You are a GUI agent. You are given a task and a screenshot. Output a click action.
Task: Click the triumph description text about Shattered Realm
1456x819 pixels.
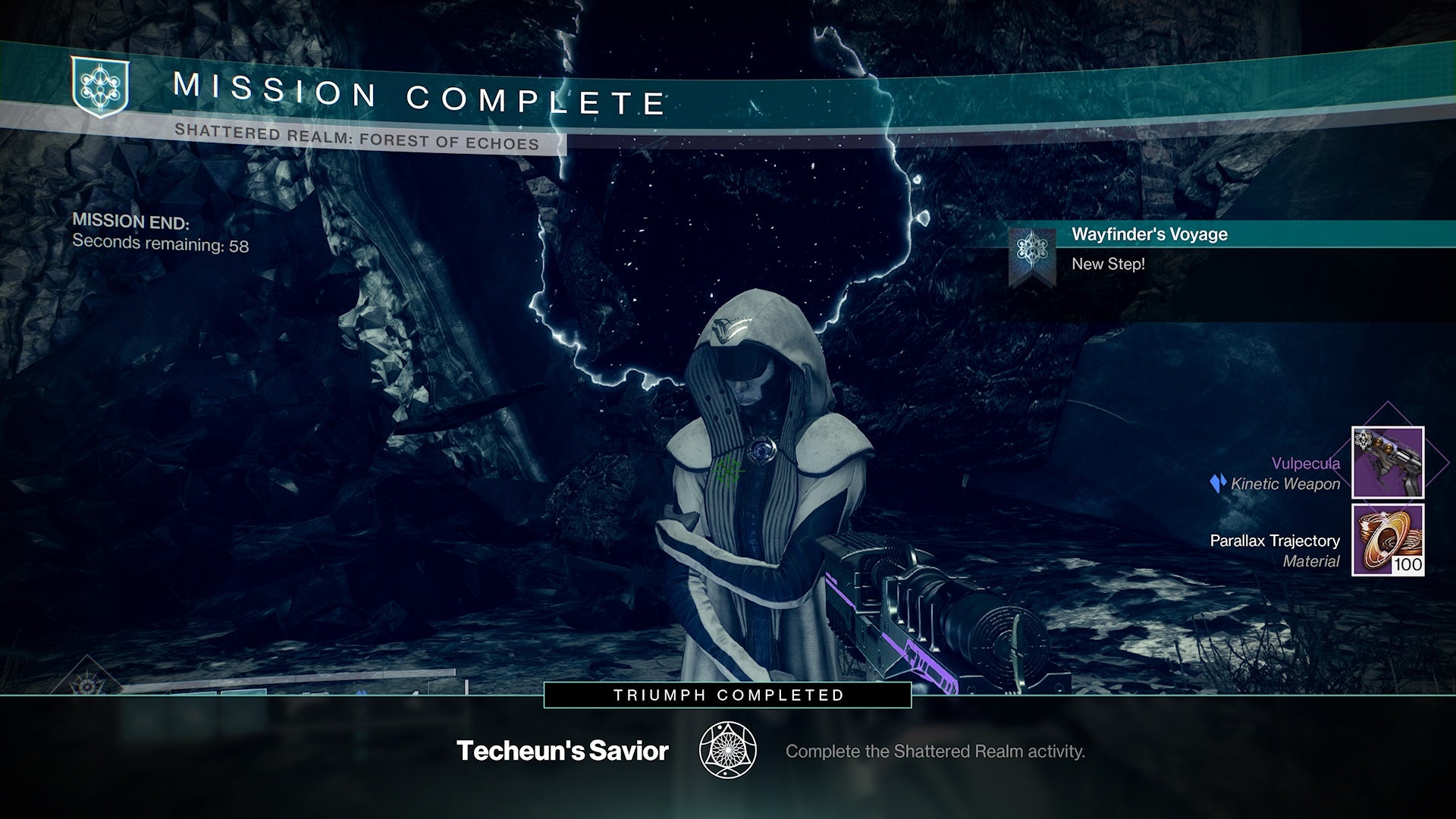click(x=937, y=753)
